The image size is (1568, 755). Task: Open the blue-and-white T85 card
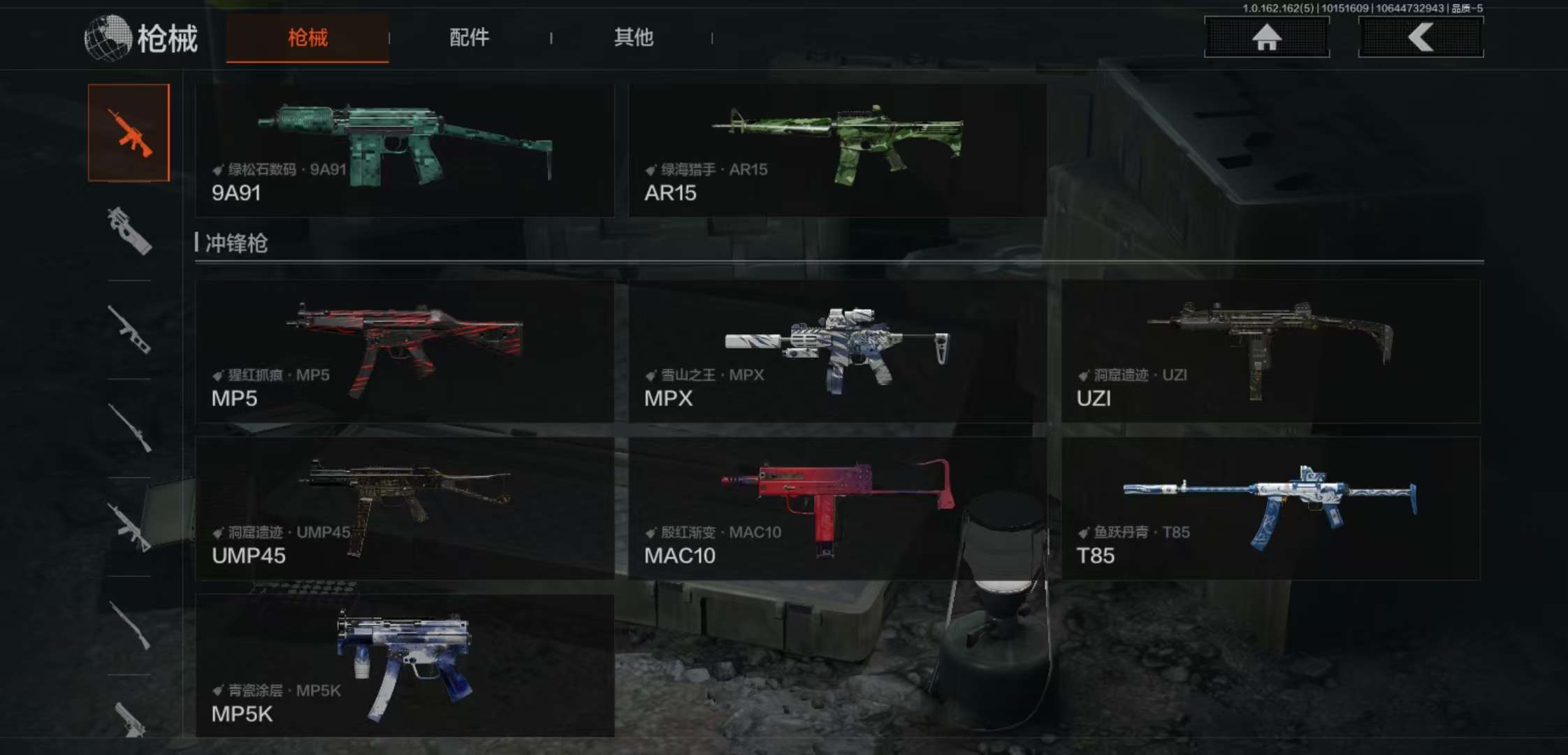(x=1270, y=508)
